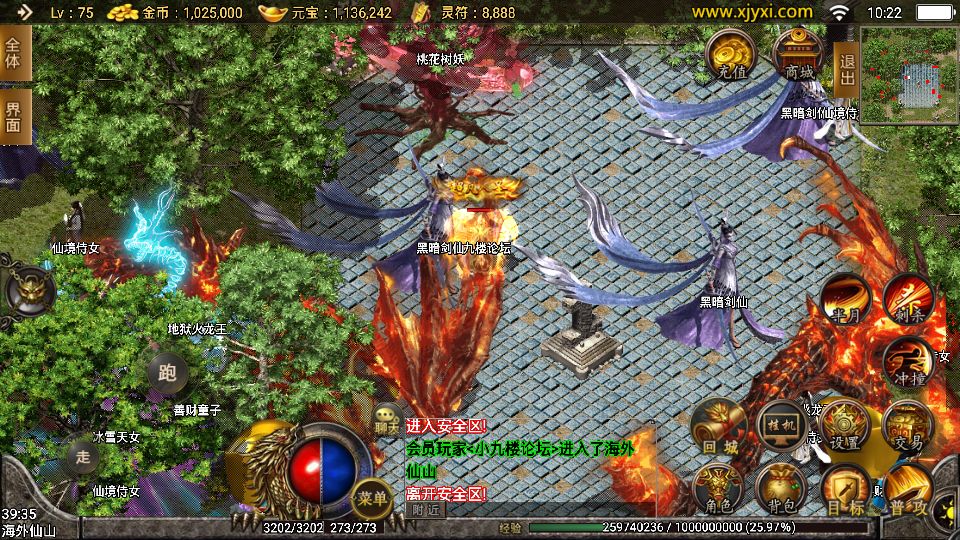
Task: Use the 回城 return-to-town scroll
Action: (716, 427)
